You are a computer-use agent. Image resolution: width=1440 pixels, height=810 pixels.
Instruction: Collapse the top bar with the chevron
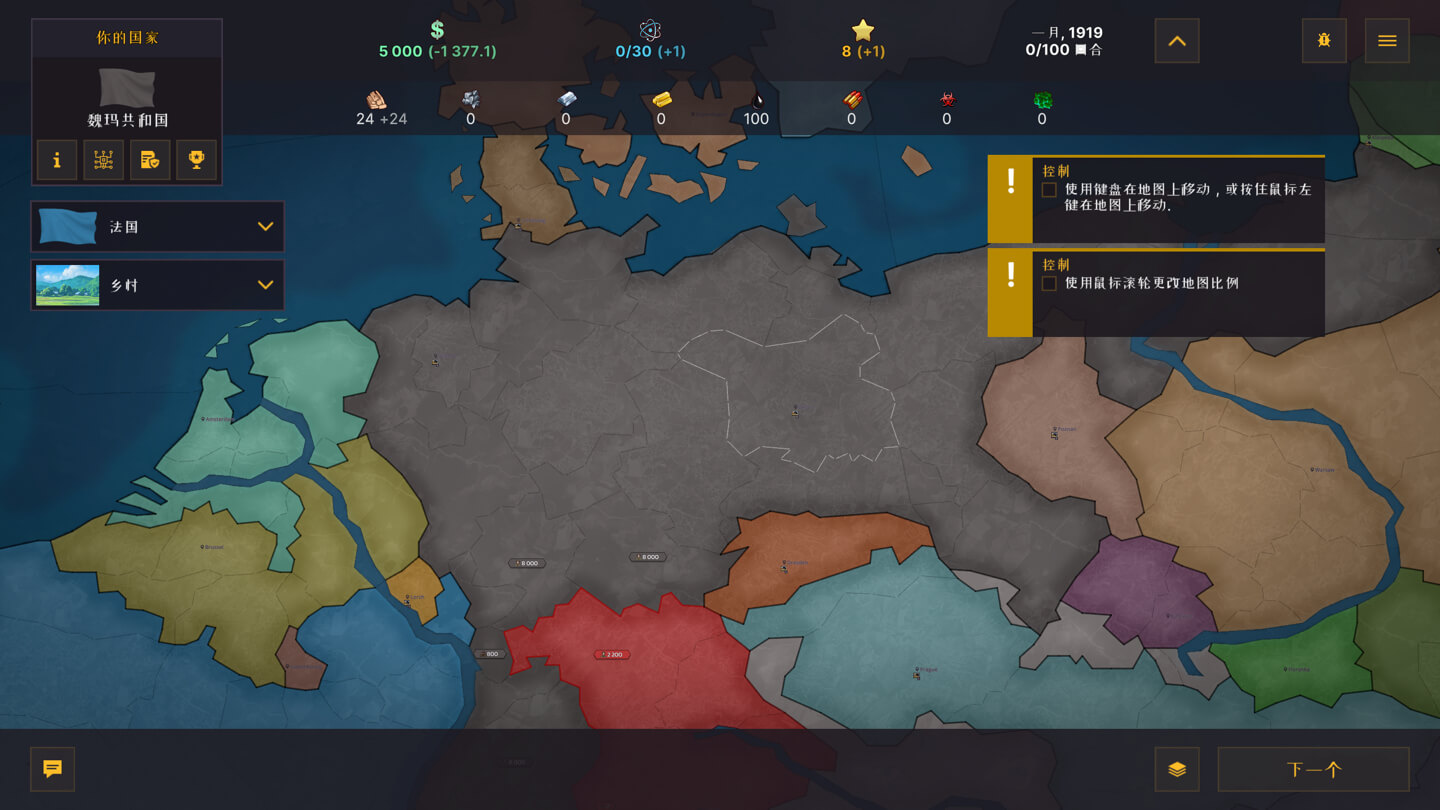tap(1176, 40)
